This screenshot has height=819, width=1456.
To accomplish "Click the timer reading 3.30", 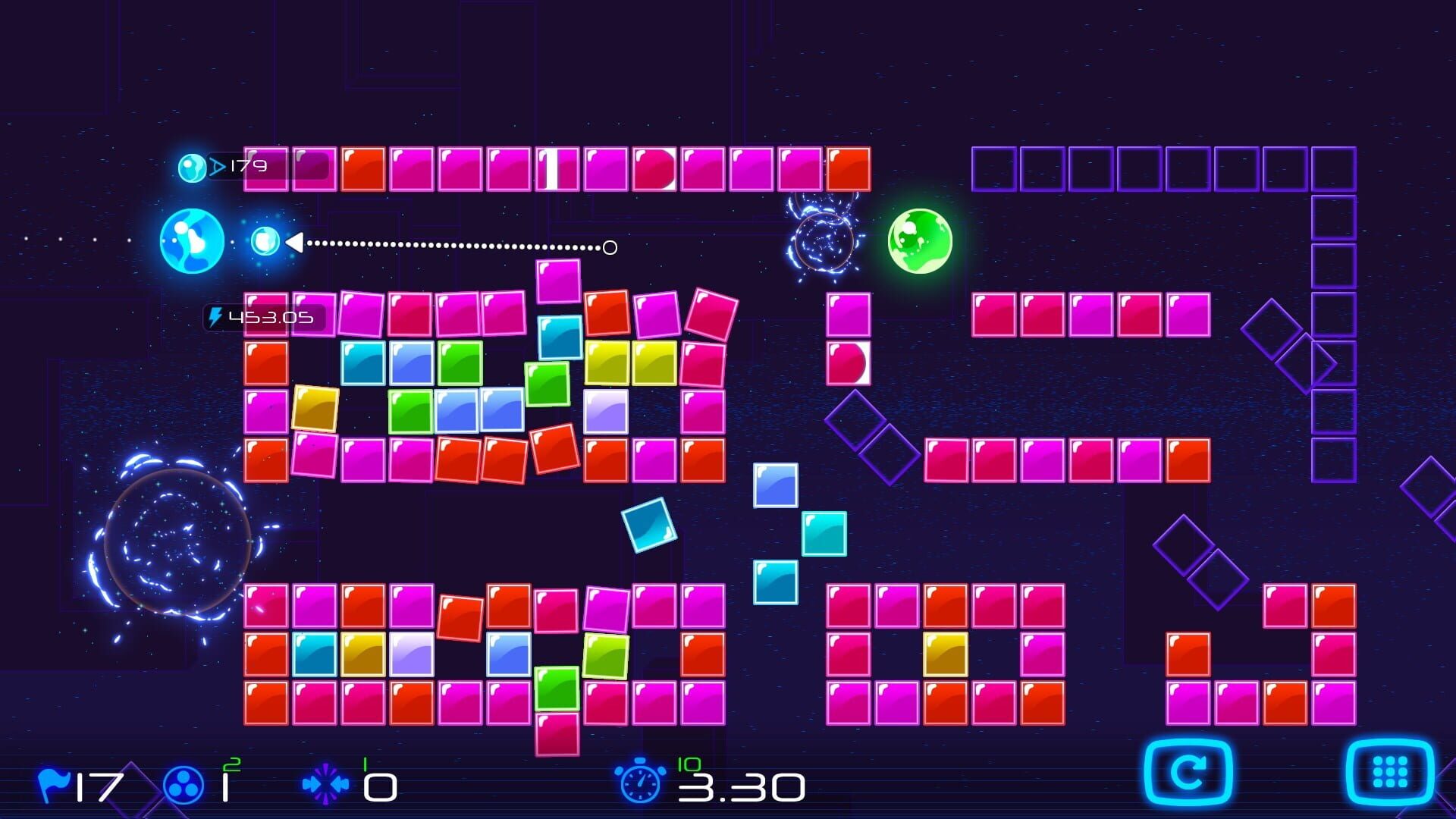I will click(x=739, y=786).
